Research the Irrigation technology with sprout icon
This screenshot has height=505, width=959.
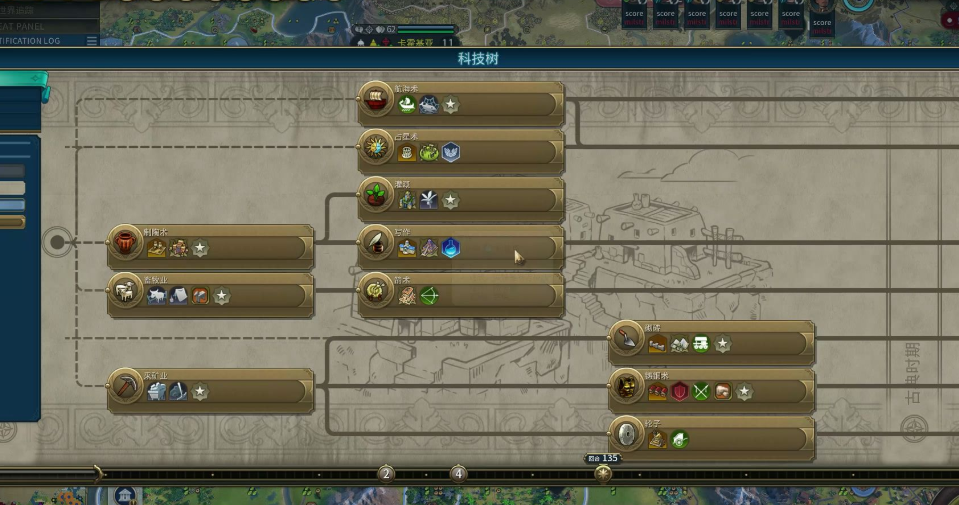pos(376,195)
